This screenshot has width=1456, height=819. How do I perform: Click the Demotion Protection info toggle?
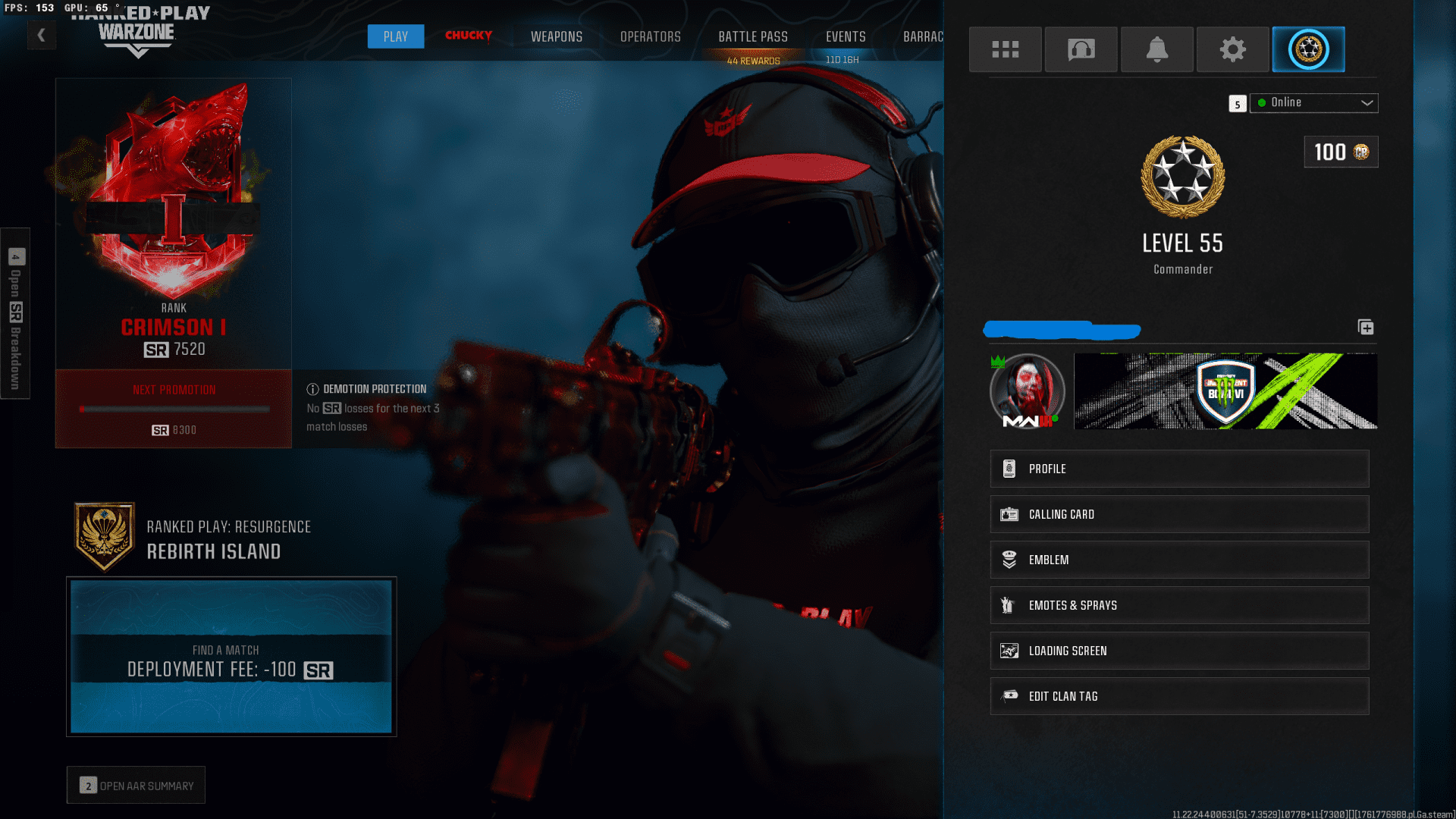[x=312, y=388]
